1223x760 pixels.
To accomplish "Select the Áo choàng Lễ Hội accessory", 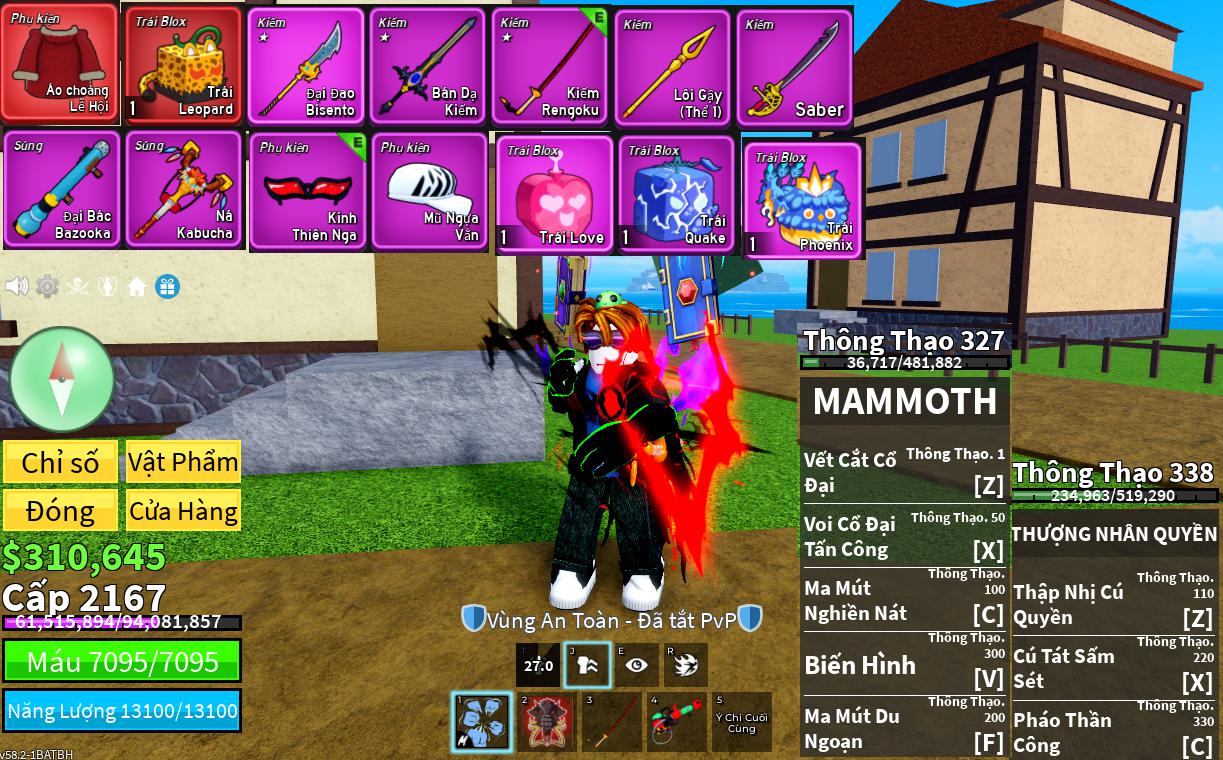I will point(60,62).
